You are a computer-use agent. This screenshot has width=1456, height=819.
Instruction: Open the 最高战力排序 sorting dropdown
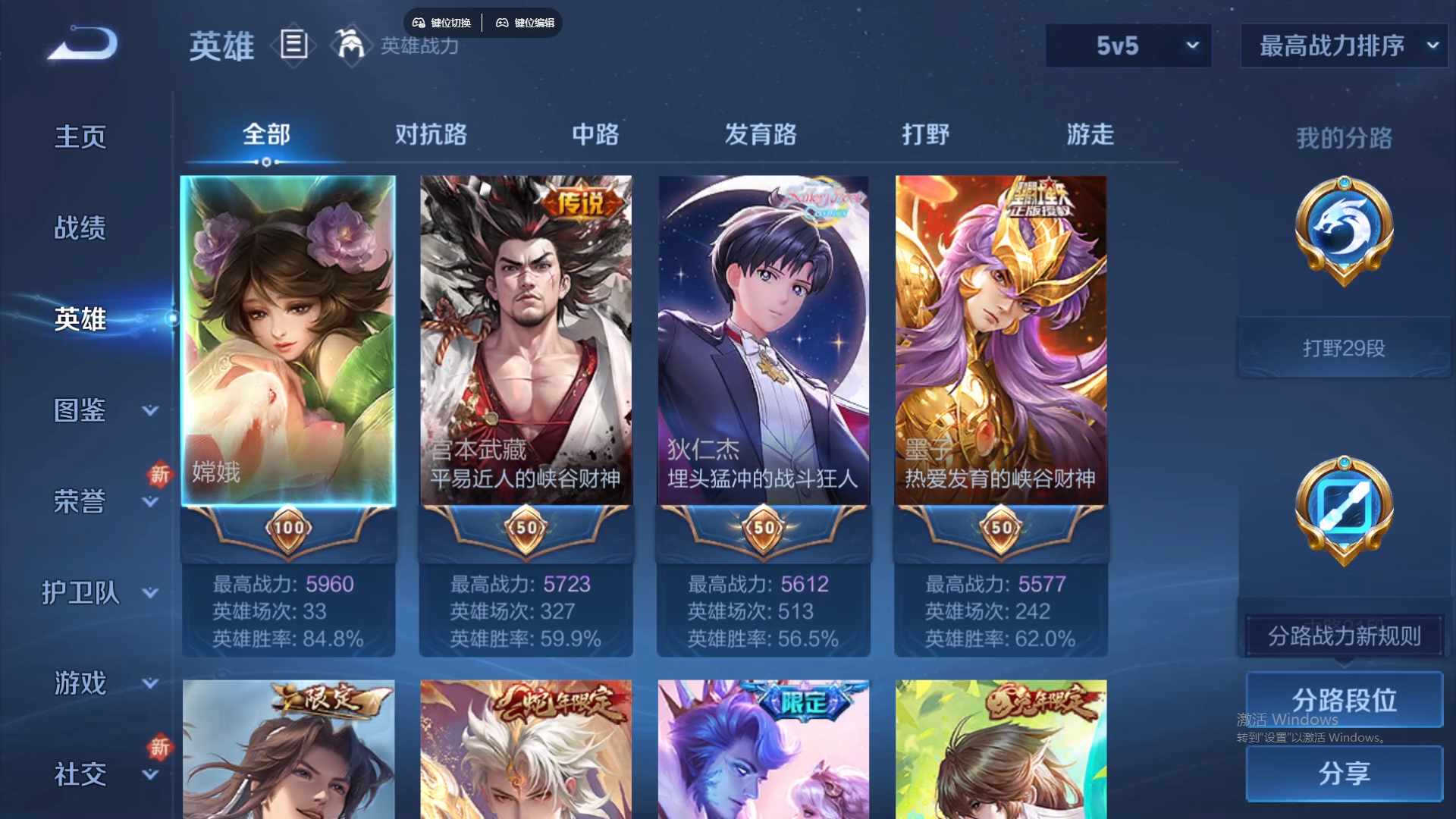[1343, 45]
